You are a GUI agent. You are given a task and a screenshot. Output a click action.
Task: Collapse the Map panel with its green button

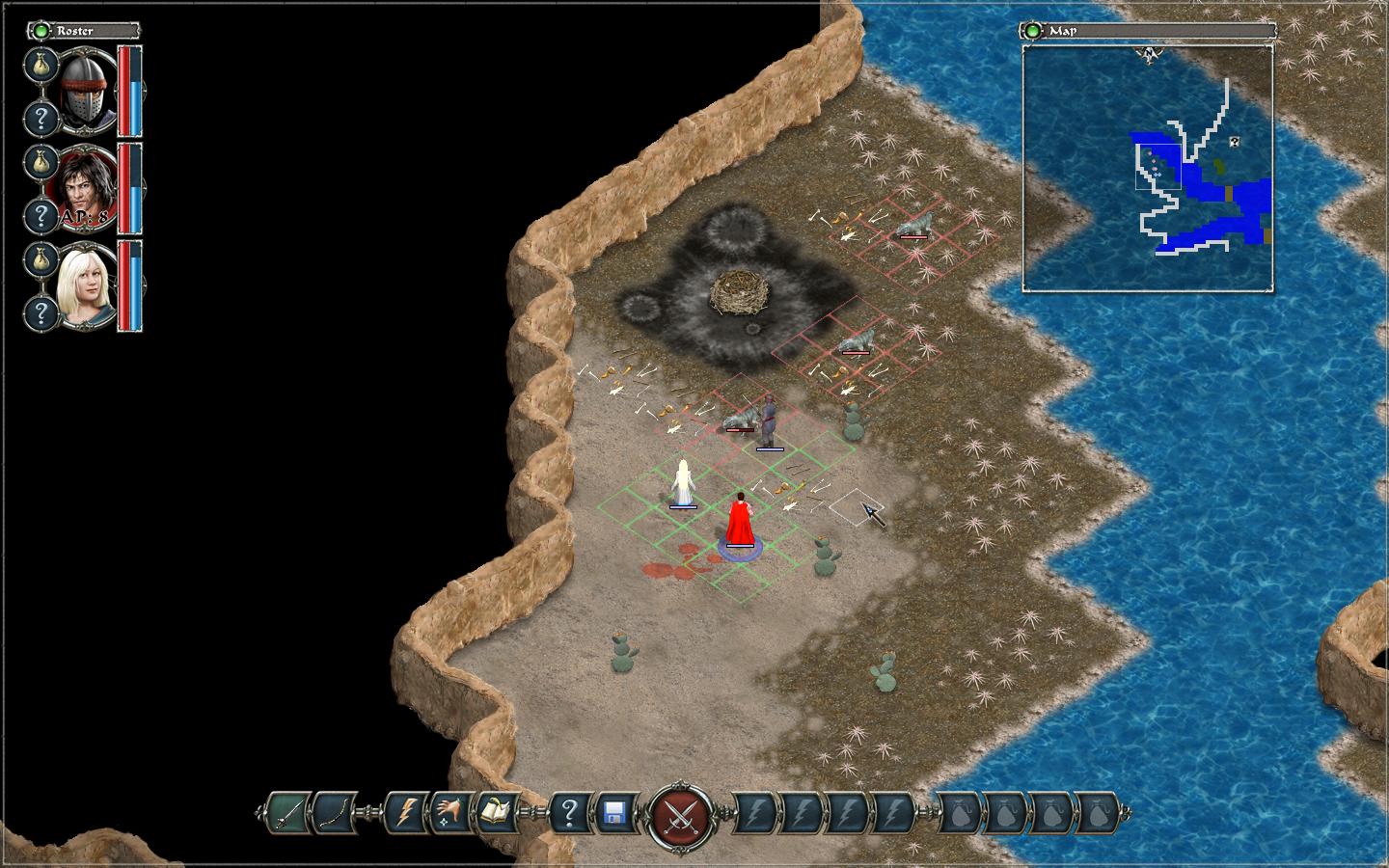tap(1034, 31)
